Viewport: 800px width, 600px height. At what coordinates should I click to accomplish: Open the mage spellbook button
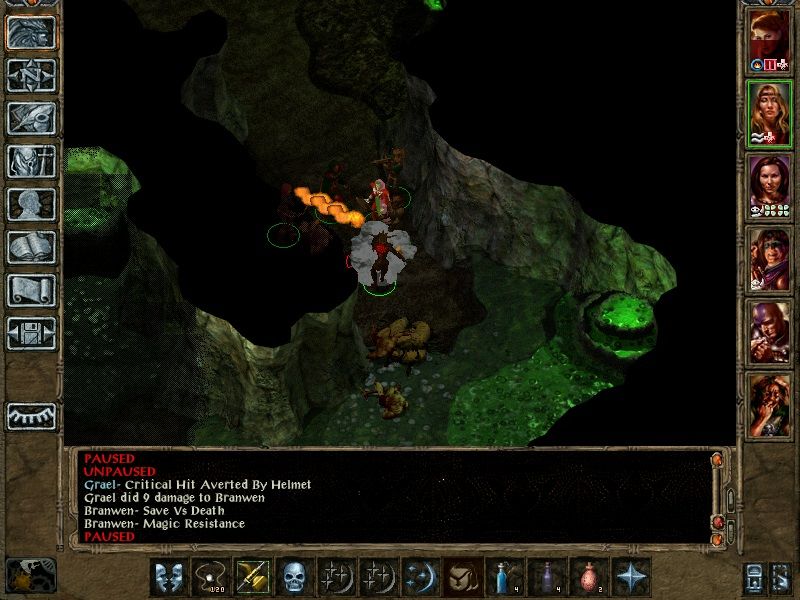(31, 247)
